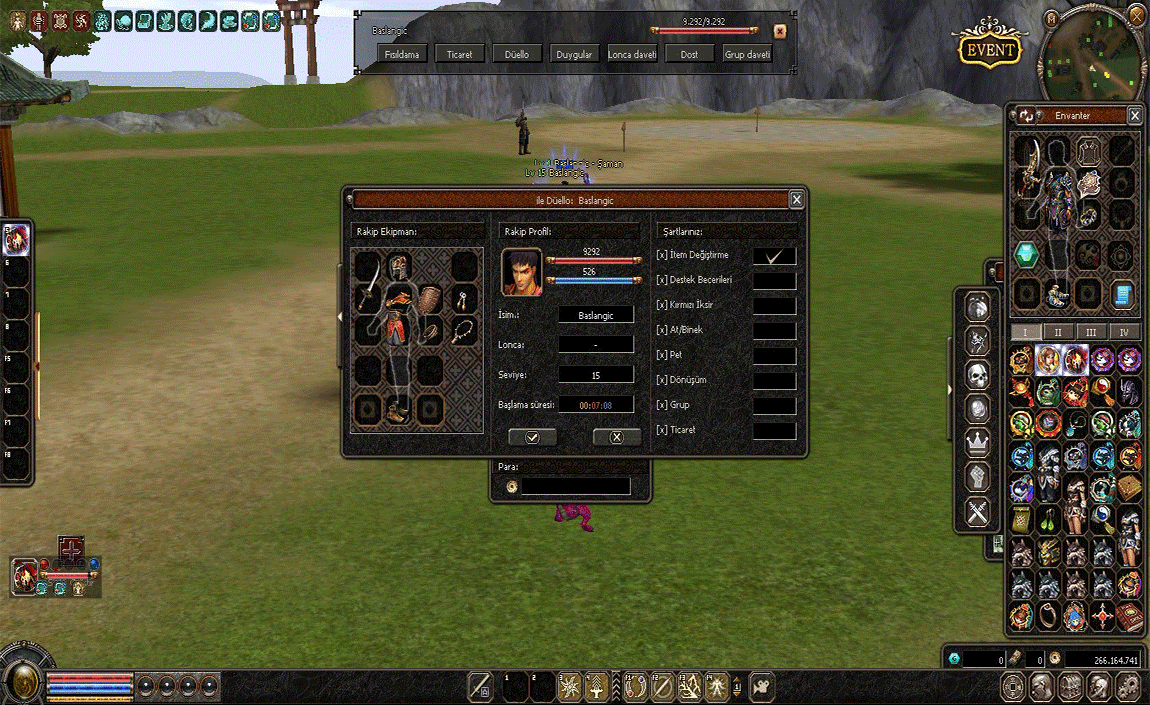
Task: Decline the duel with the X button
Action: [616, 437]
